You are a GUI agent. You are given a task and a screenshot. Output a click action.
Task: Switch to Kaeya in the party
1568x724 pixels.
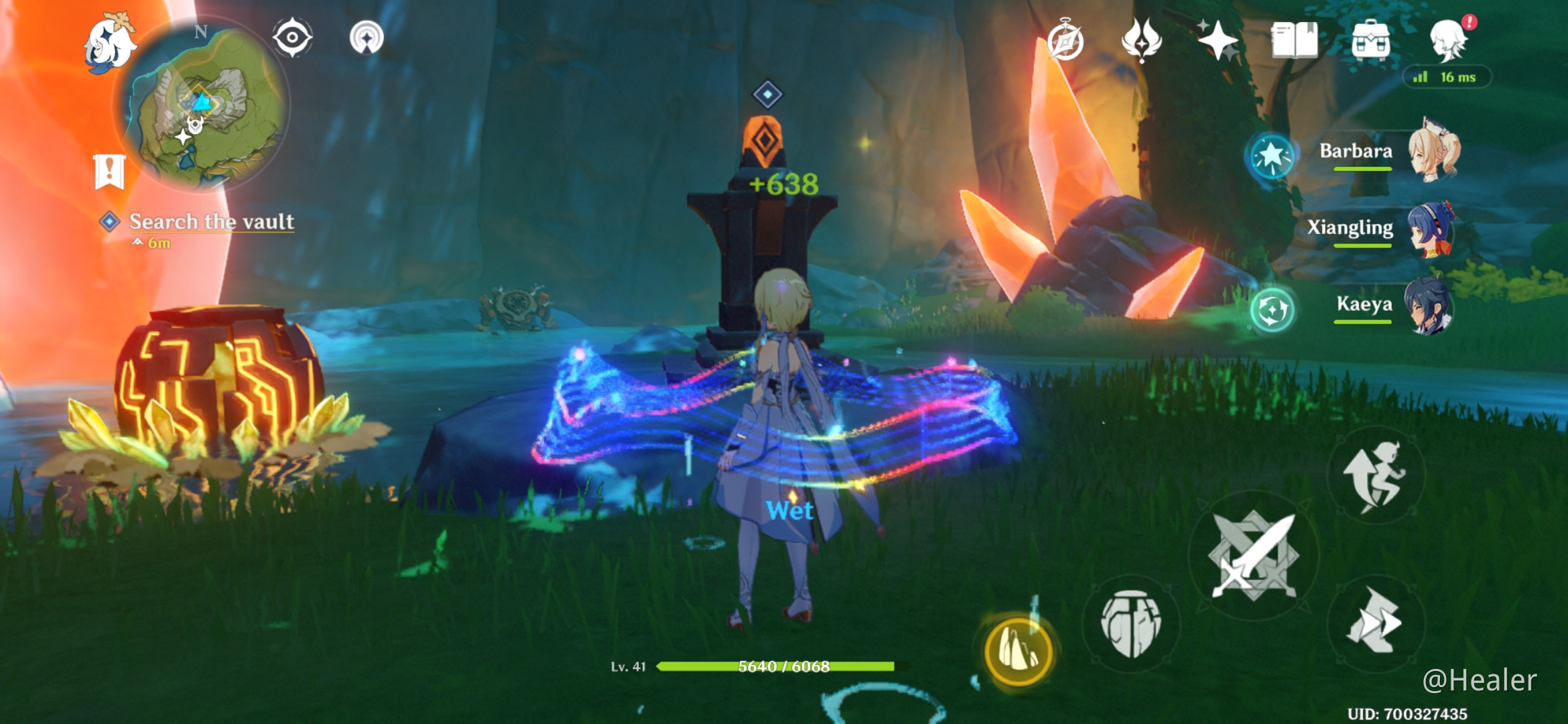1425,306
